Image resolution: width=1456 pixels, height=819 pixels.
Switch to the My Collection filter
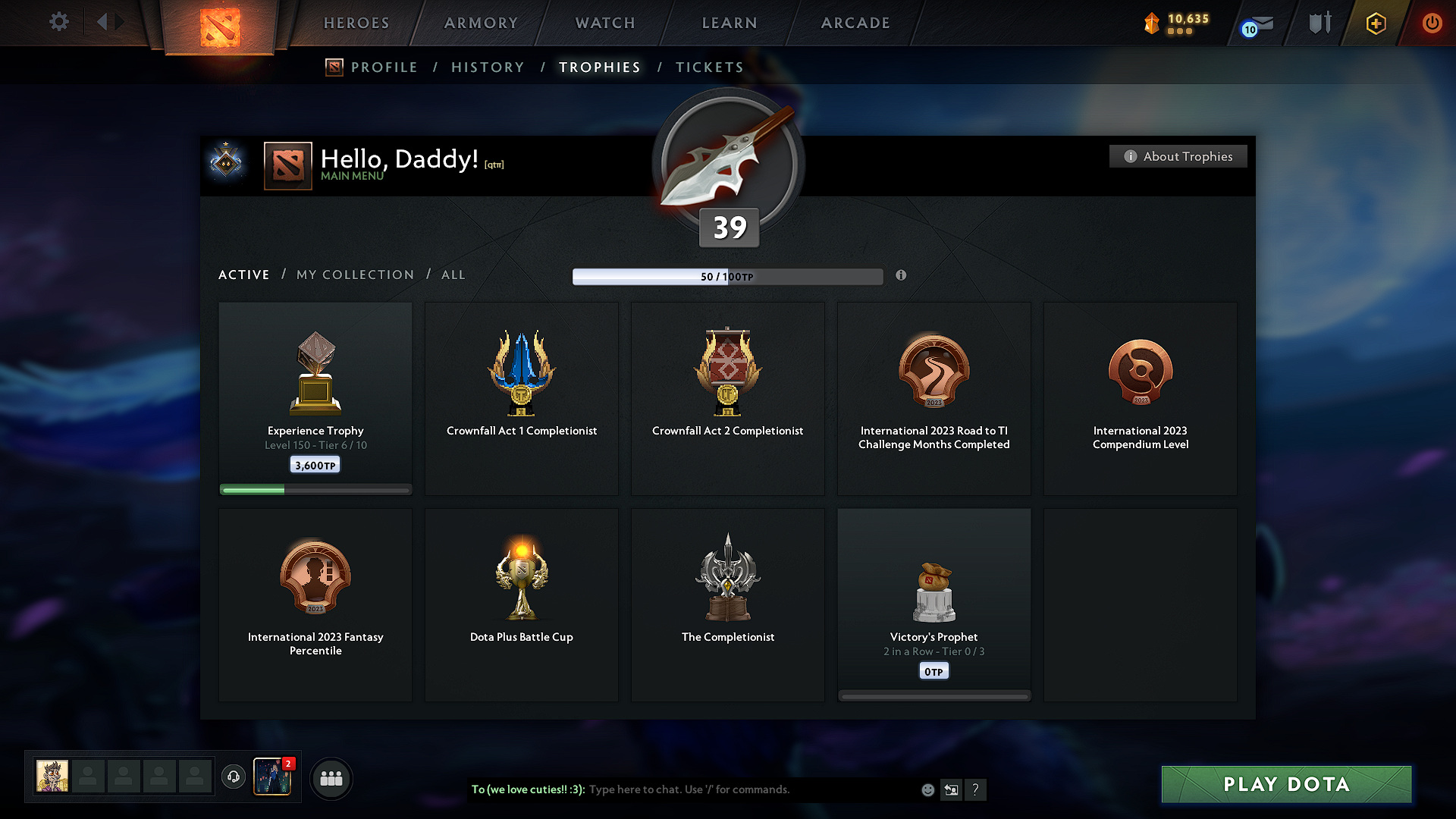click(x=354, y=275)
